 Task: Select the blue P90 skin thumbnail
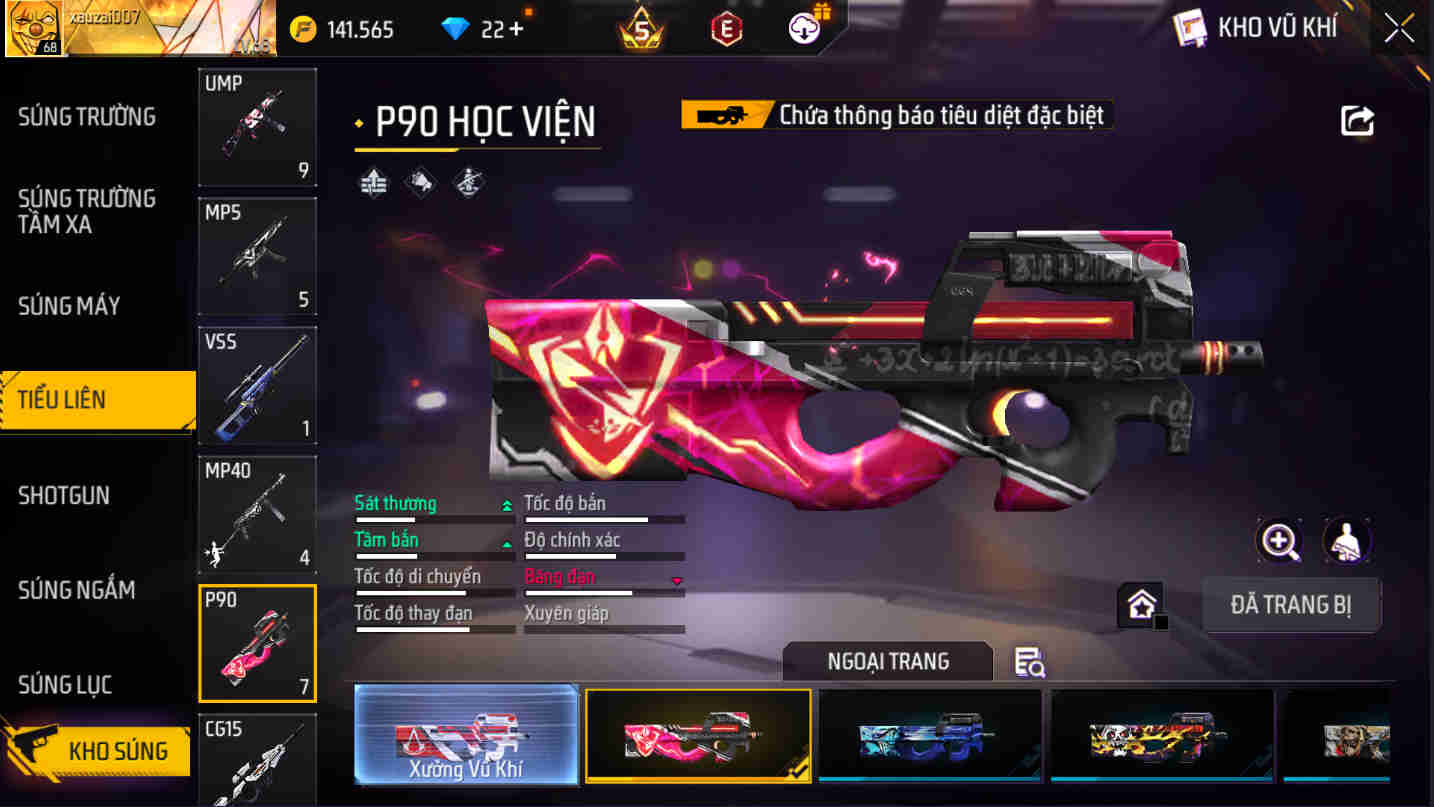click(x=929, y=736)
